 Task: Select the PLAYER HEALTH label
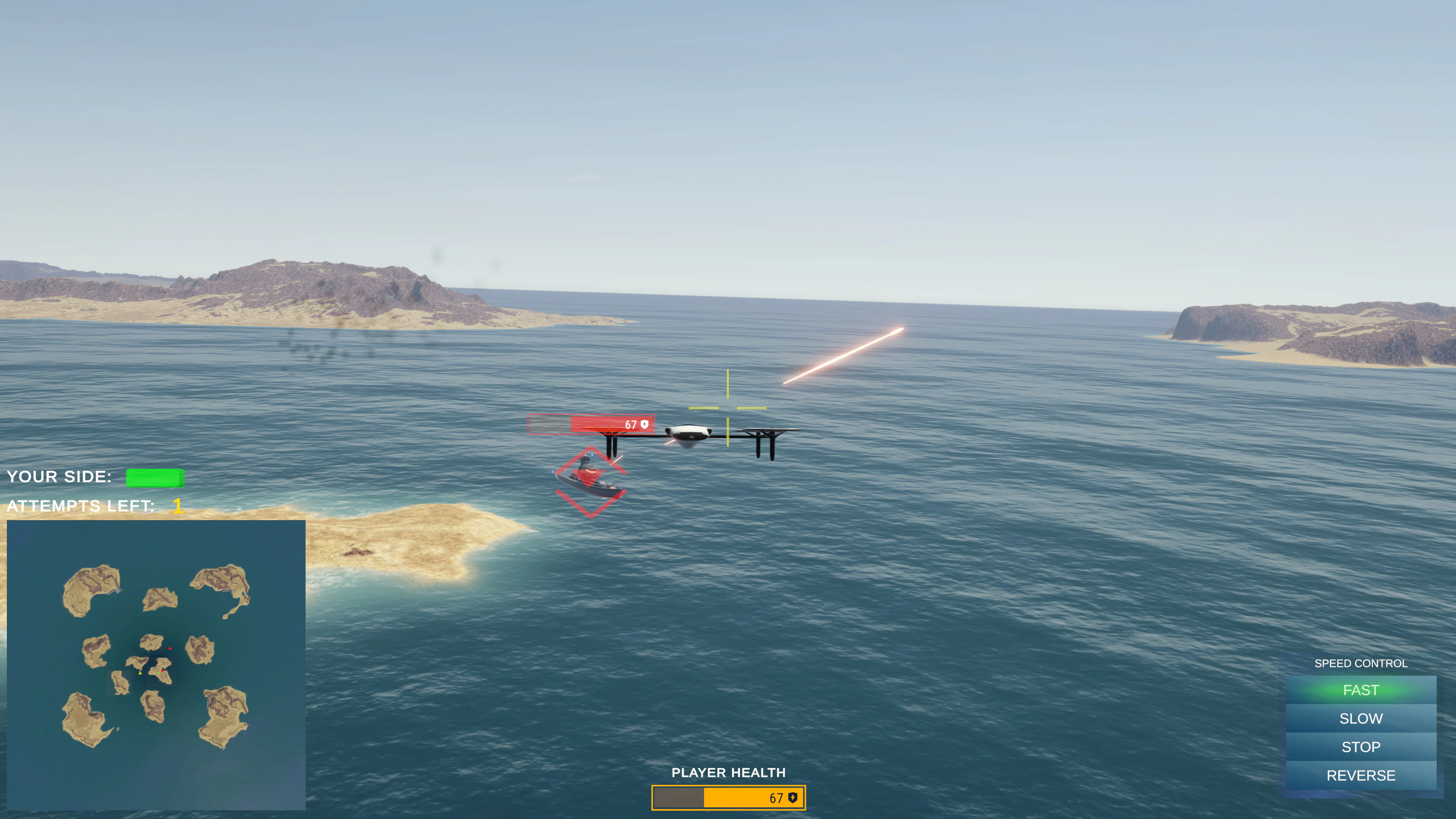pyautogui.click(x=728, y=773)
